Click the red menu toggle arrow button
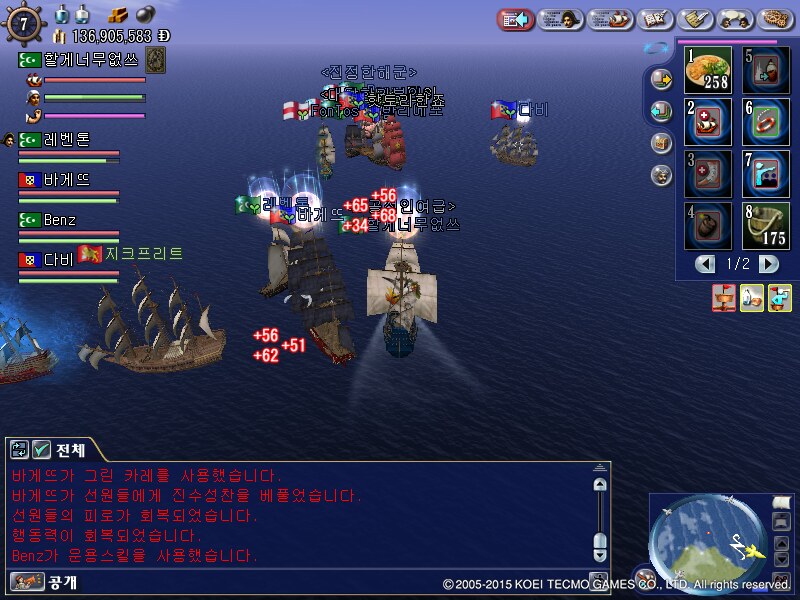This screenshot has width=800, height=600. coord(516,19)
